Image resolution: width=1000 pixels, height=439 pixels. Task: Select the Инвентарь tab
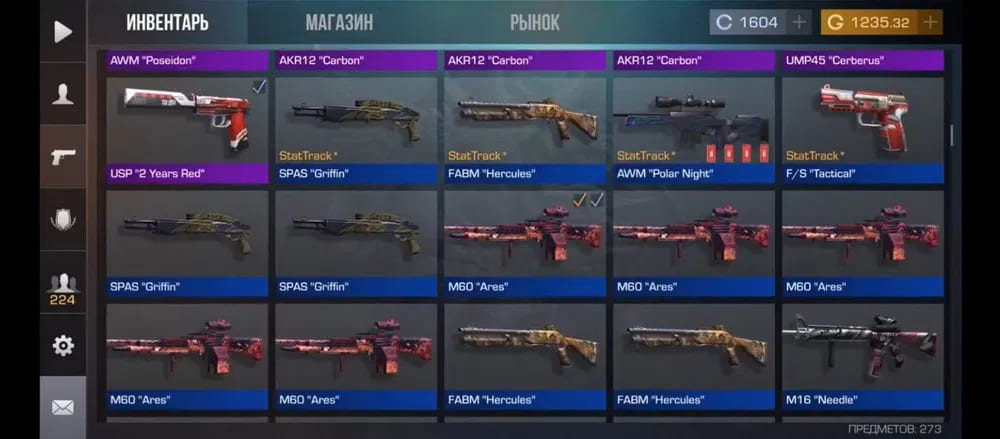pos(167,22)
